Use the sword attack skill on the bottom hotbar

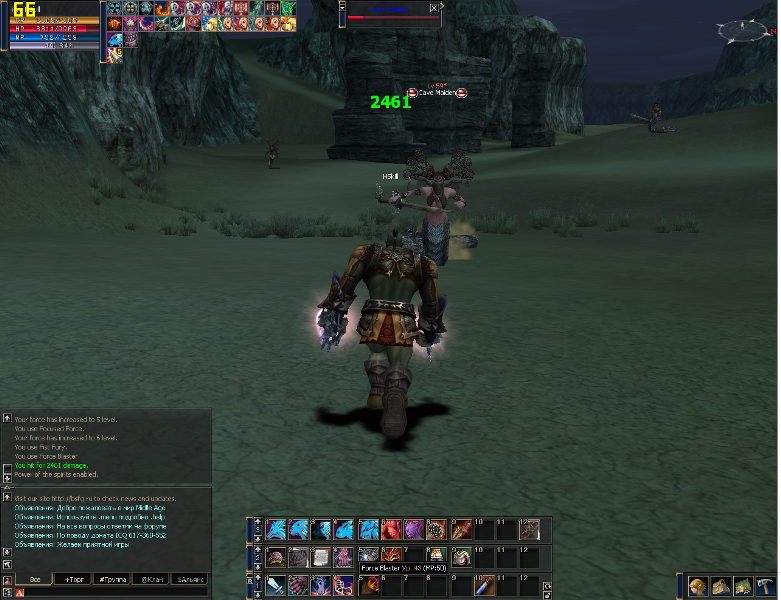pos(276,586)
